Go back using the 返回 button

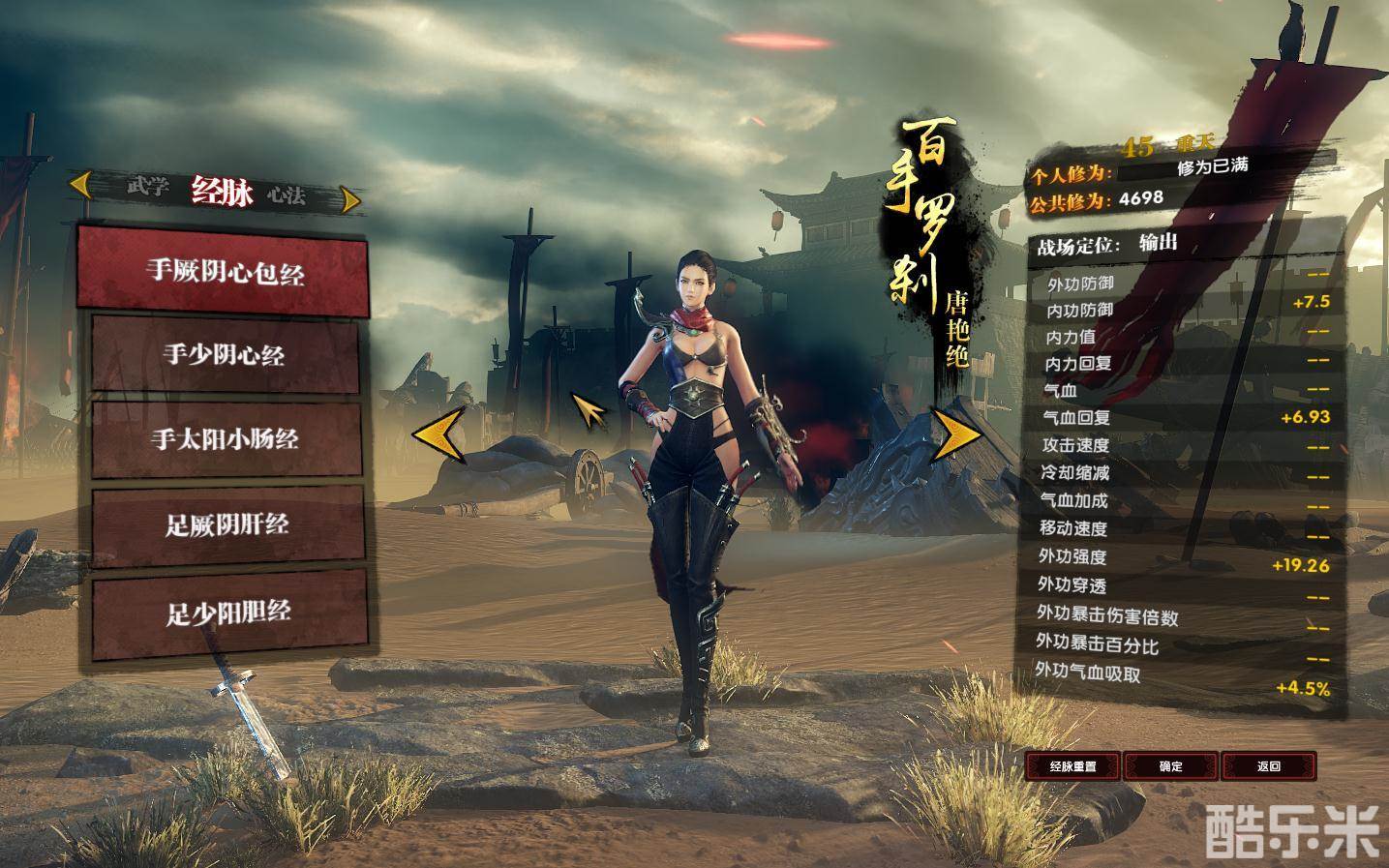pos(1268,766)
